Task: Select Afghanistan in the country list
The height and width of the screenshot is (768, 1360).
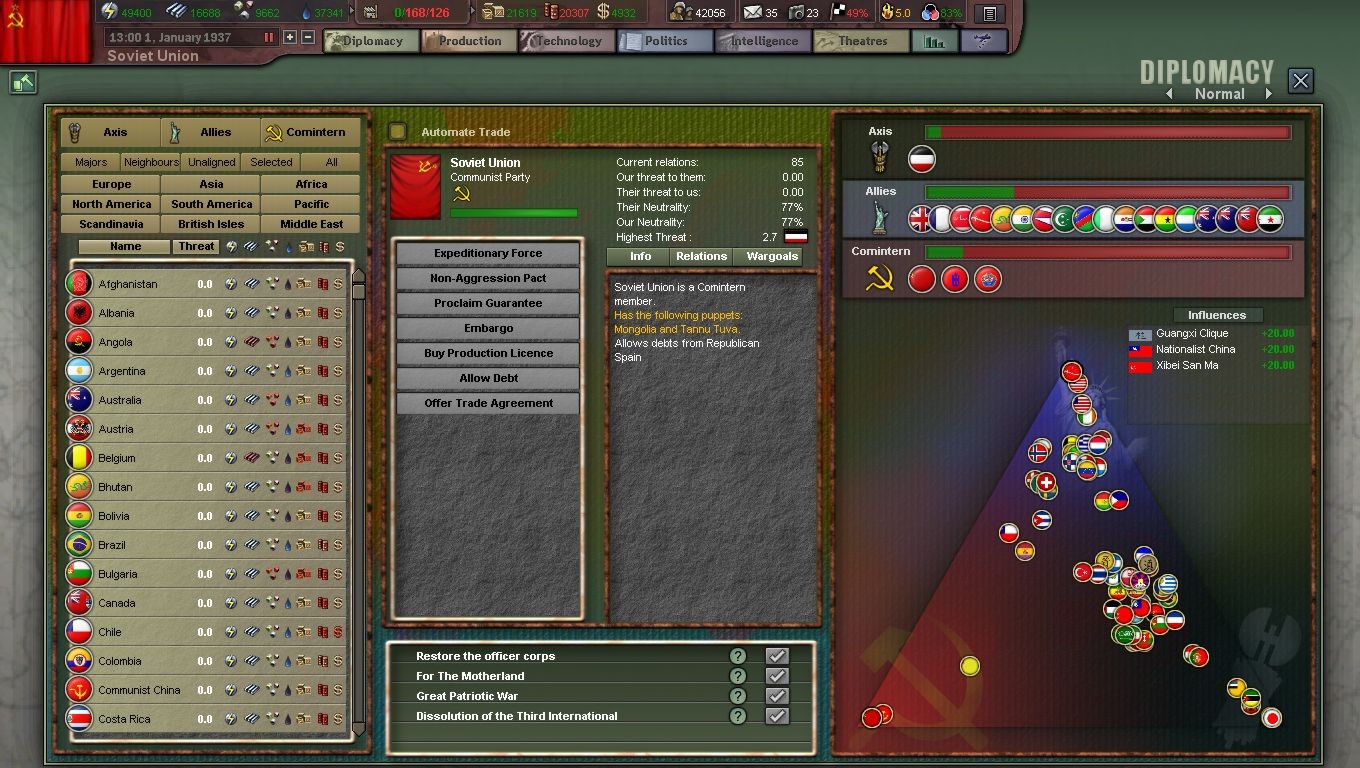Action: tap(128, 284)
